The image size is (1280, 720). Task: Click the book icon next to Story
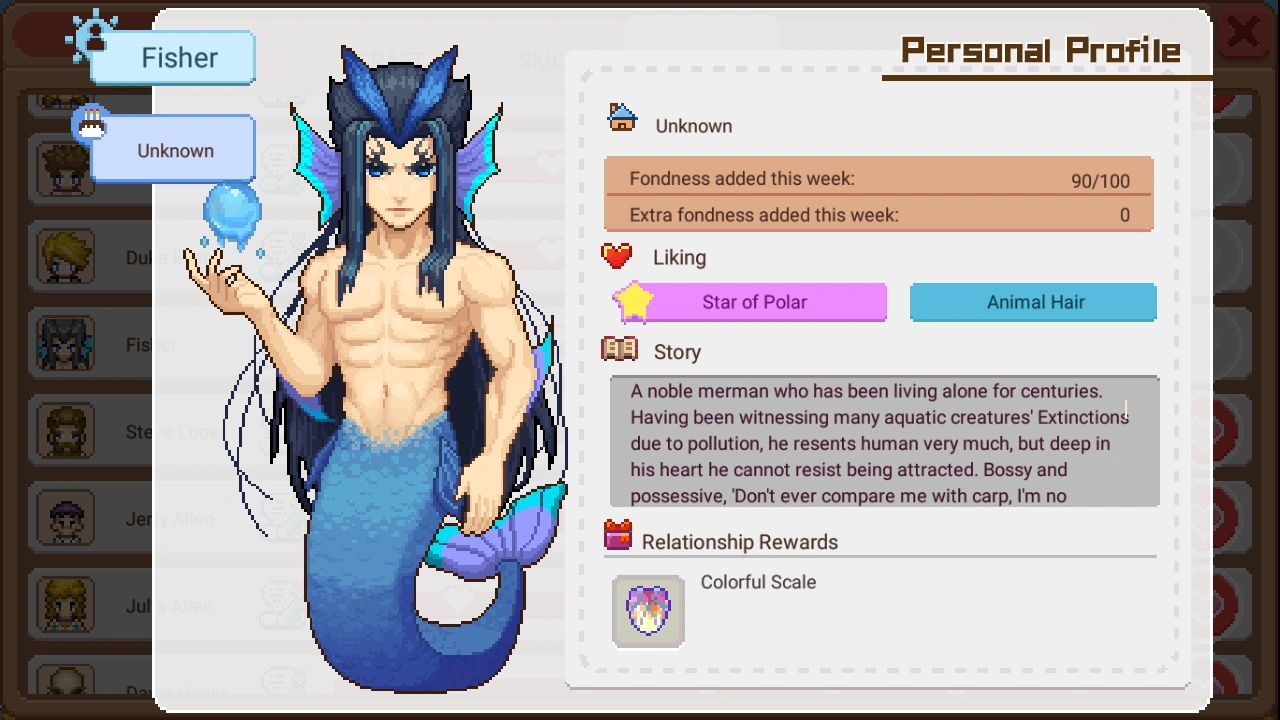[x=617, y=350]
